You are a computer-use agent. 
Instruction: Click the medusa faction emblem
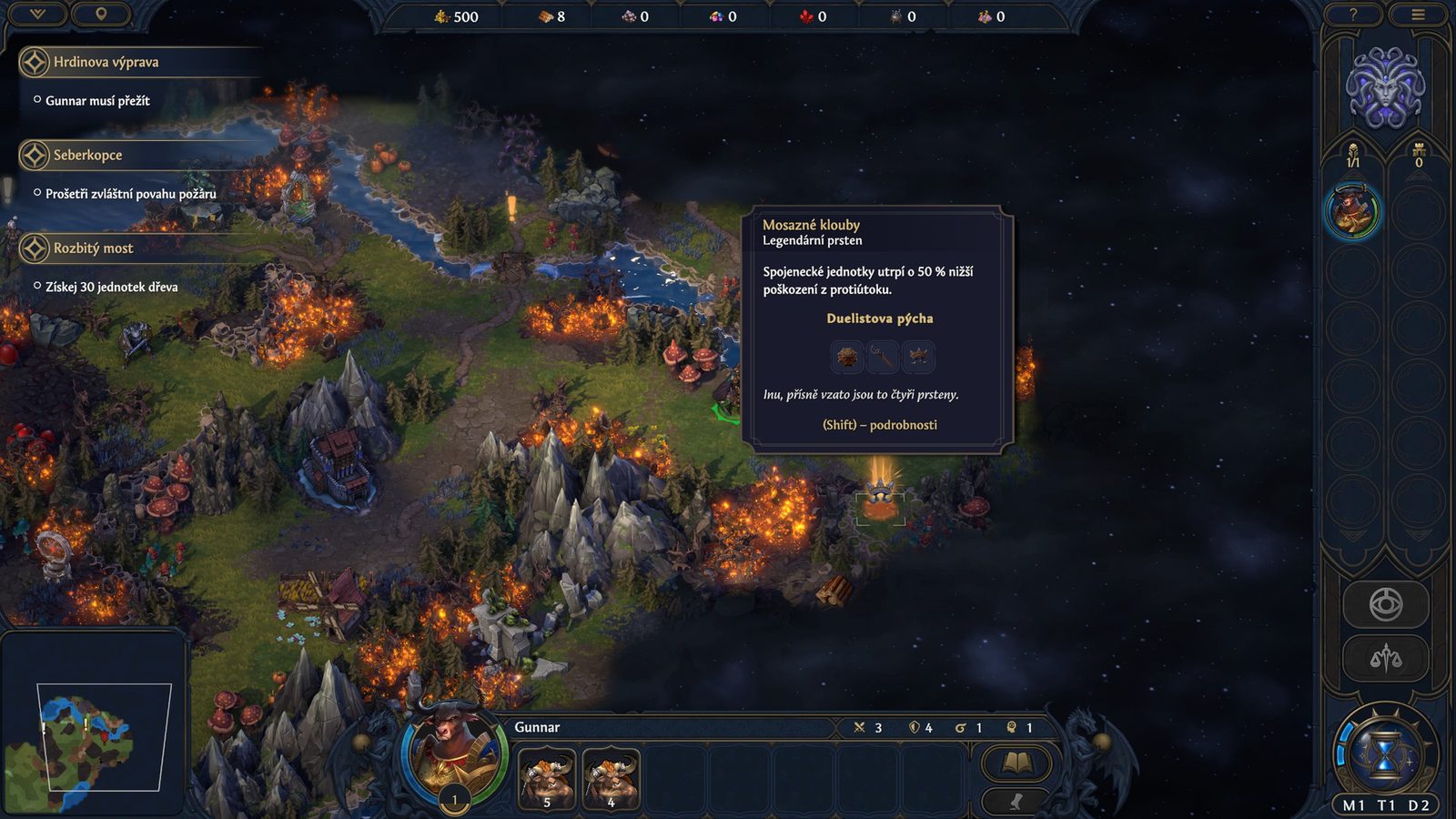coord(1385,88)
